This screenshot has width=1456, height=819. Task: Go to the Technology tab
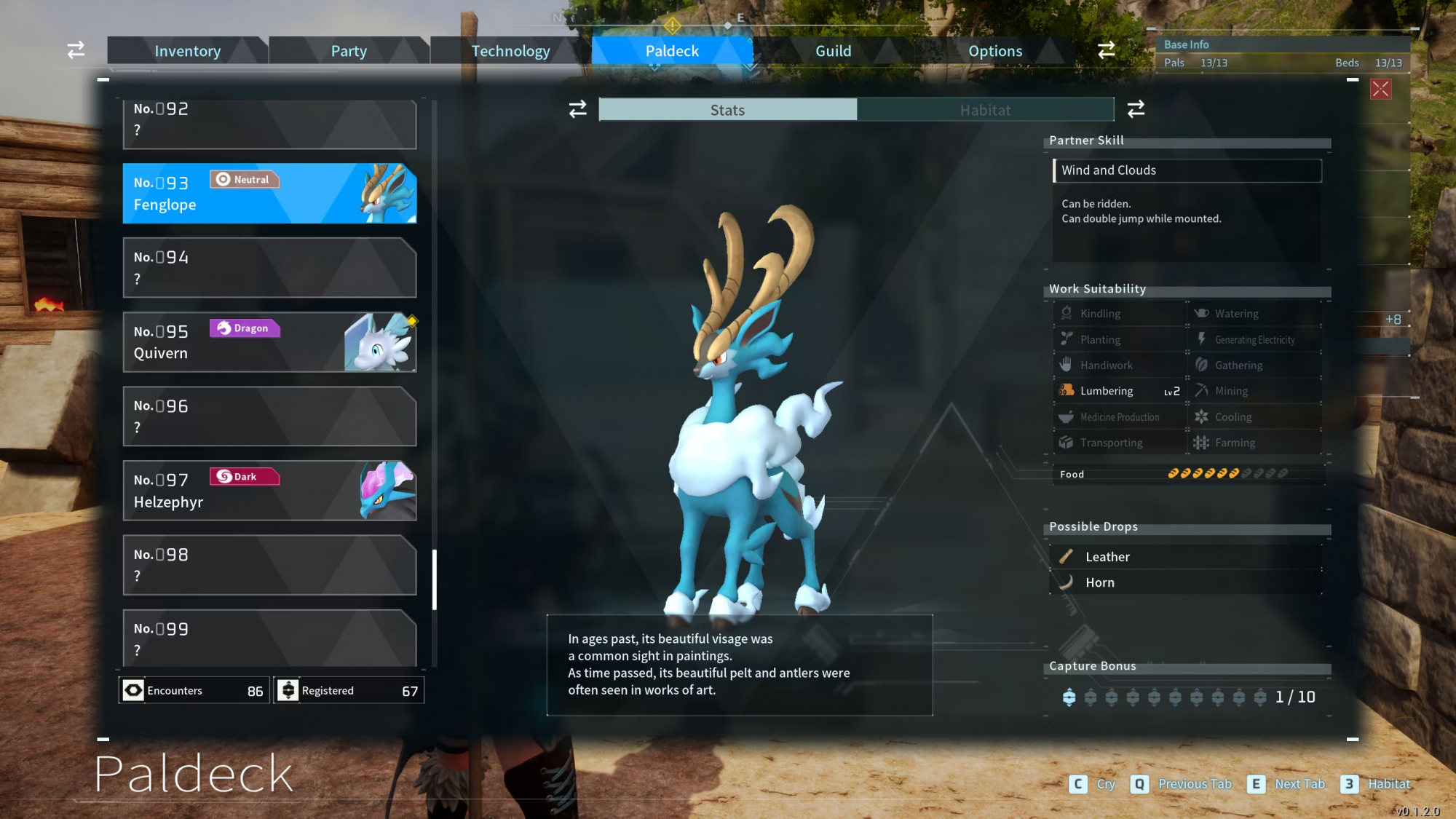click(510, 51)
